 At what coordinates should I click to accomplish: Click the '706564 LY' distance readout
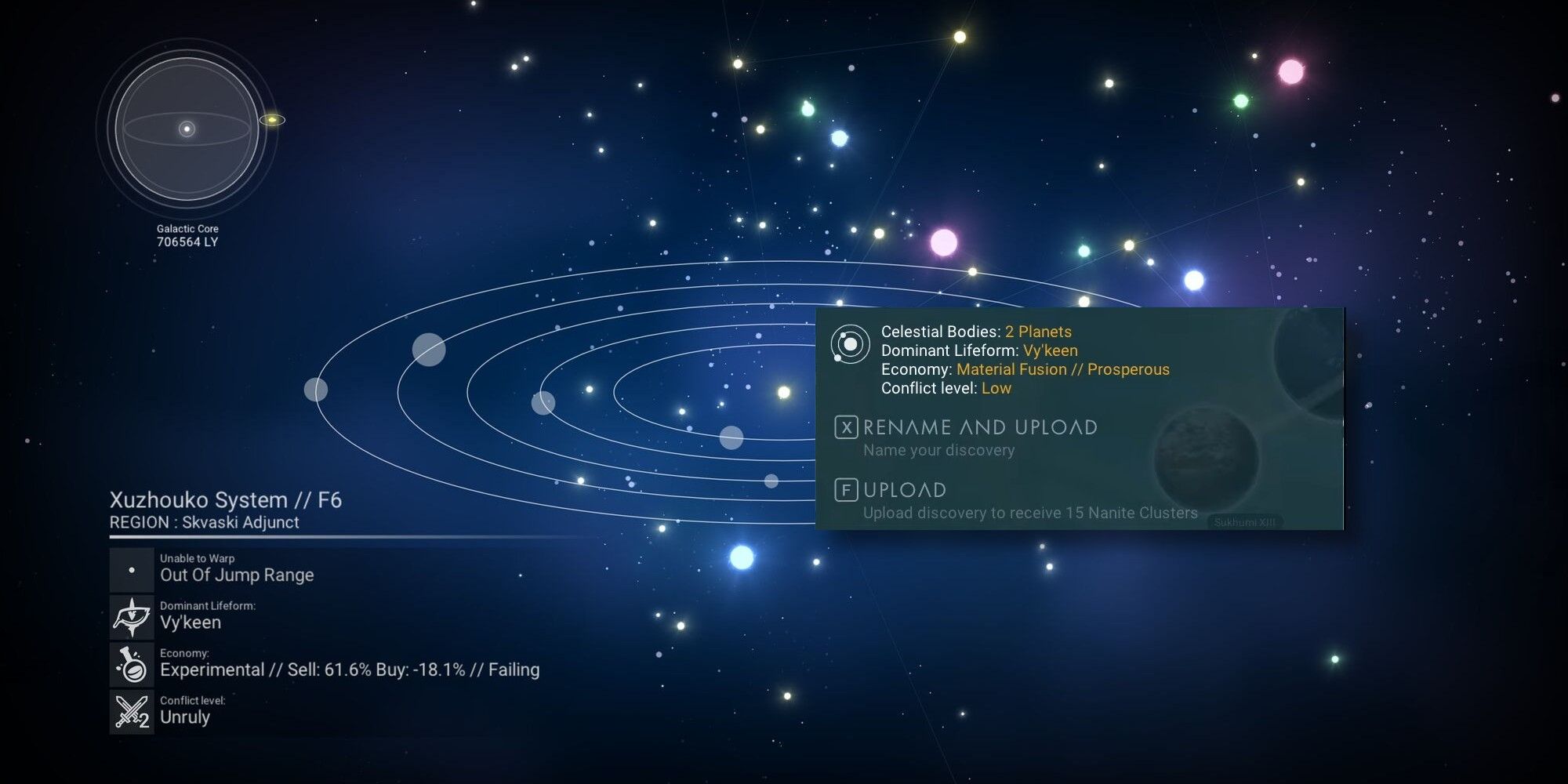point(187,241)
